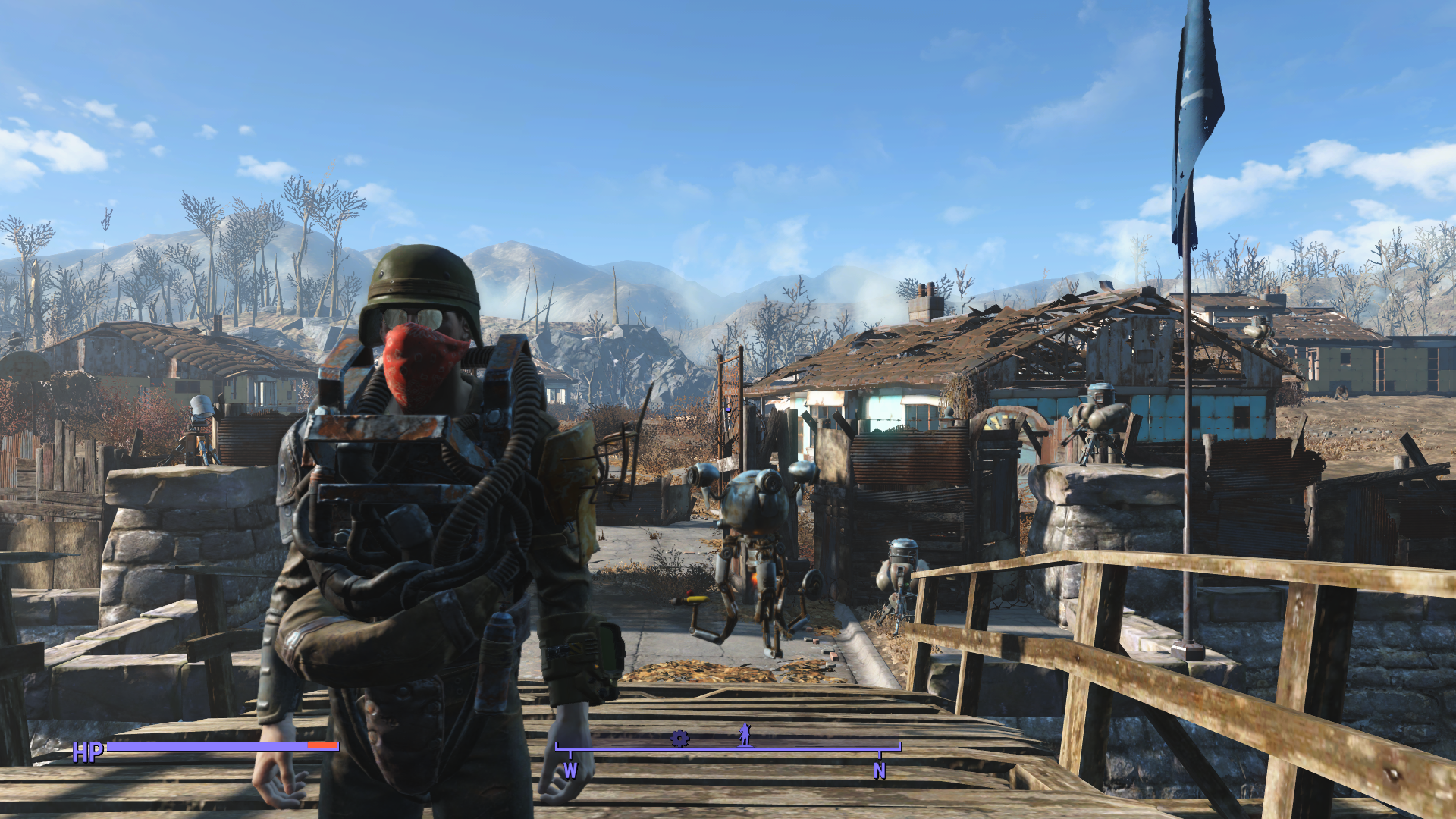Click the N heading on the compass

[x=880, y=770]
